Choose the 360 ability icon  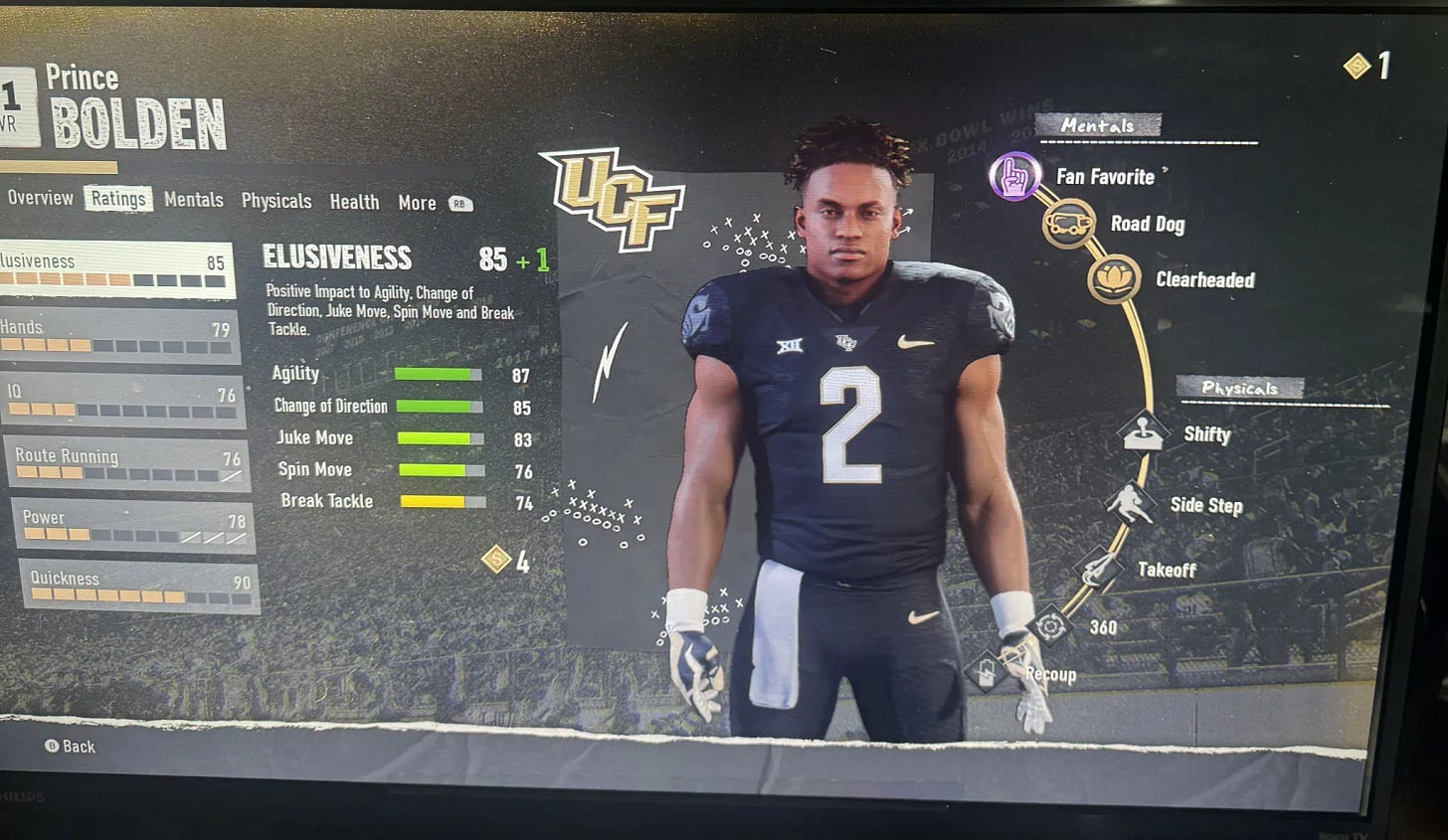(x=1049, y=626)
